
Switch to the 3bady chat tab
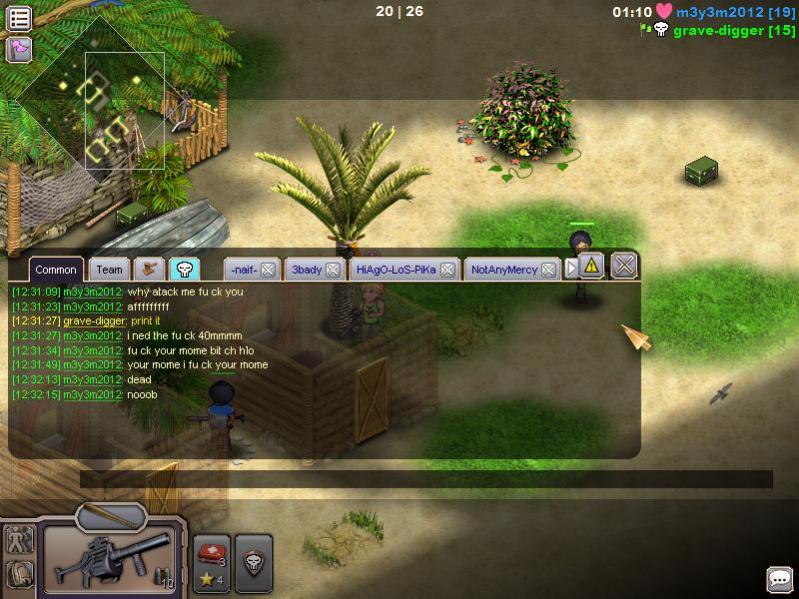(306, 269)
